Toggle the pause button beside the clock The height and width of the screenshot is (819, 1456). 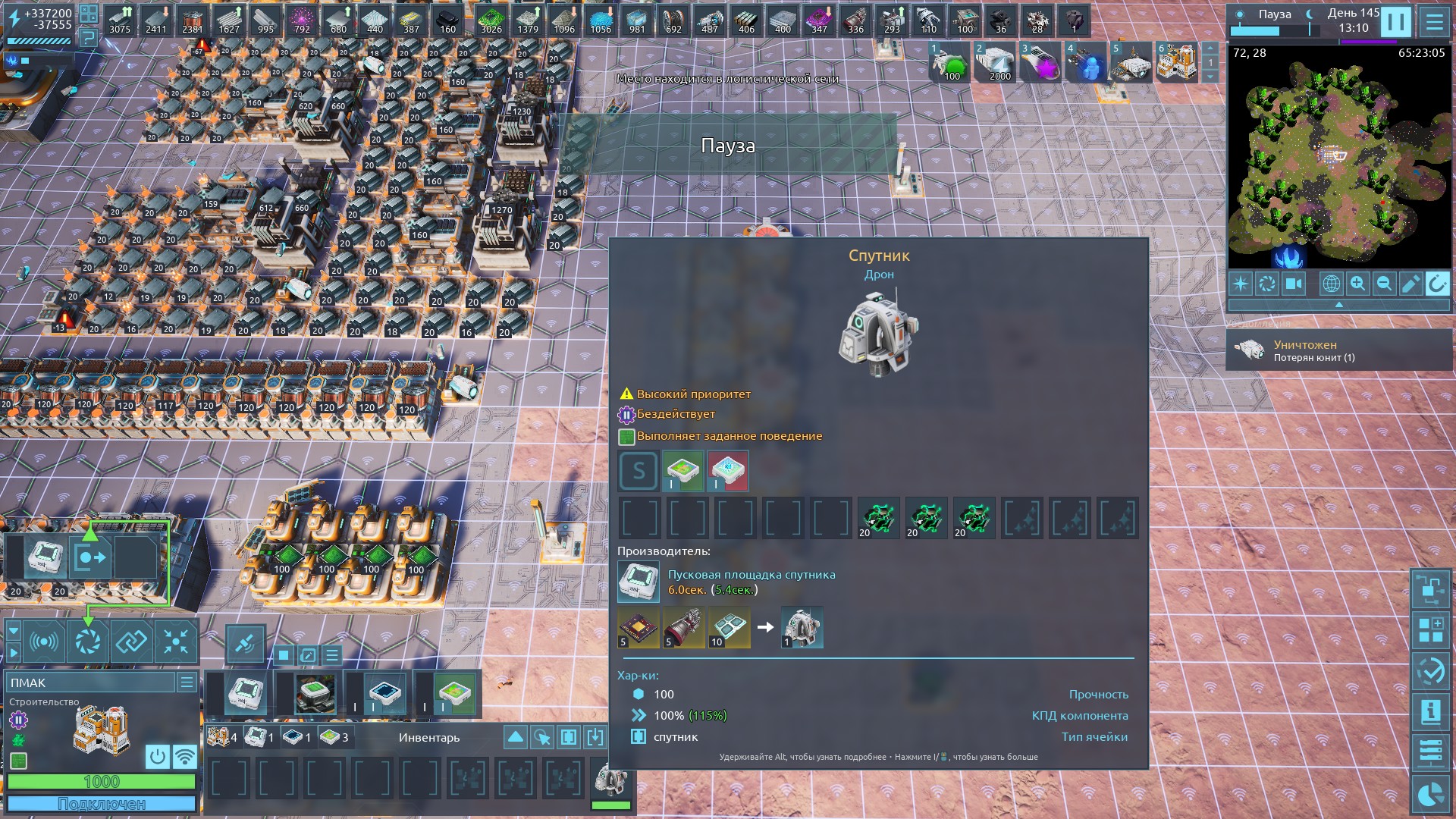tap(1395, 21)
